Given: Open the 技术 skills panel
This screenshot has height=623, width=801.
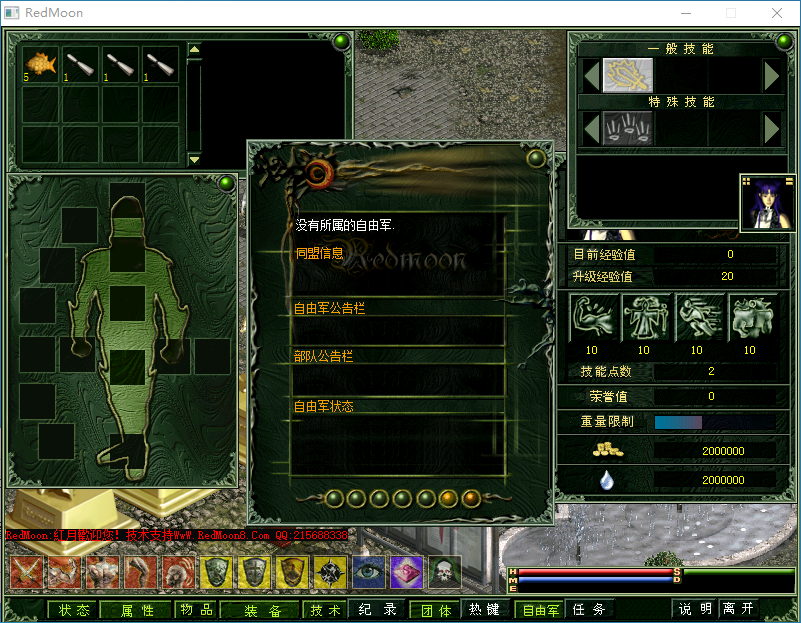Looking at the screenshot, I should pos(325,610).
